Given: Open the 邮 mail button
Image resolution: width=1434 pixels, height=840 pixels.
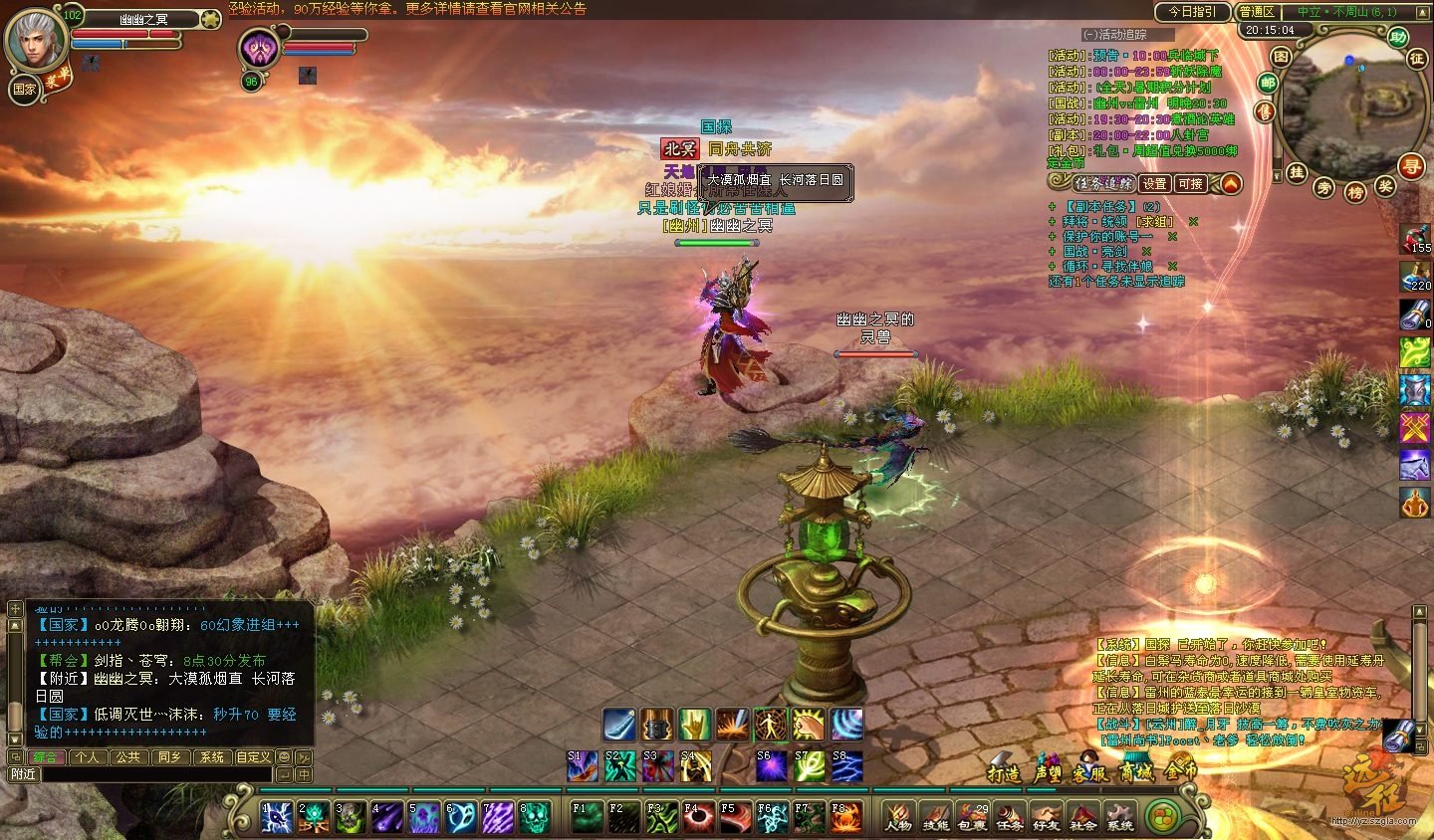Looking at the screenshot, I should coord(1267,83).
